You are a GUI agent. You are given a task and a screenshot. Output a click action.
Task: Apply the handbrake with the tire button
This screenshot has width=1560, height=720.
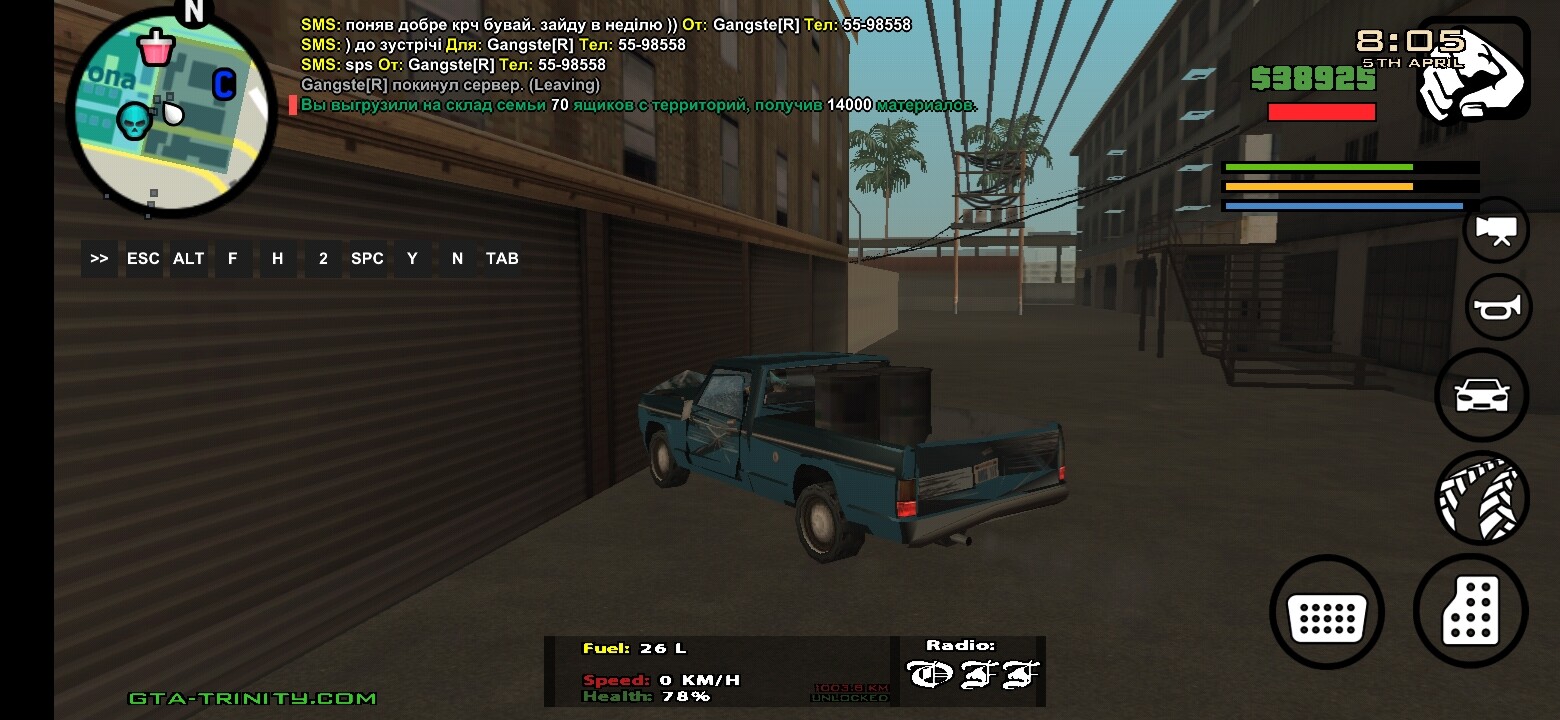[1482, 497]
